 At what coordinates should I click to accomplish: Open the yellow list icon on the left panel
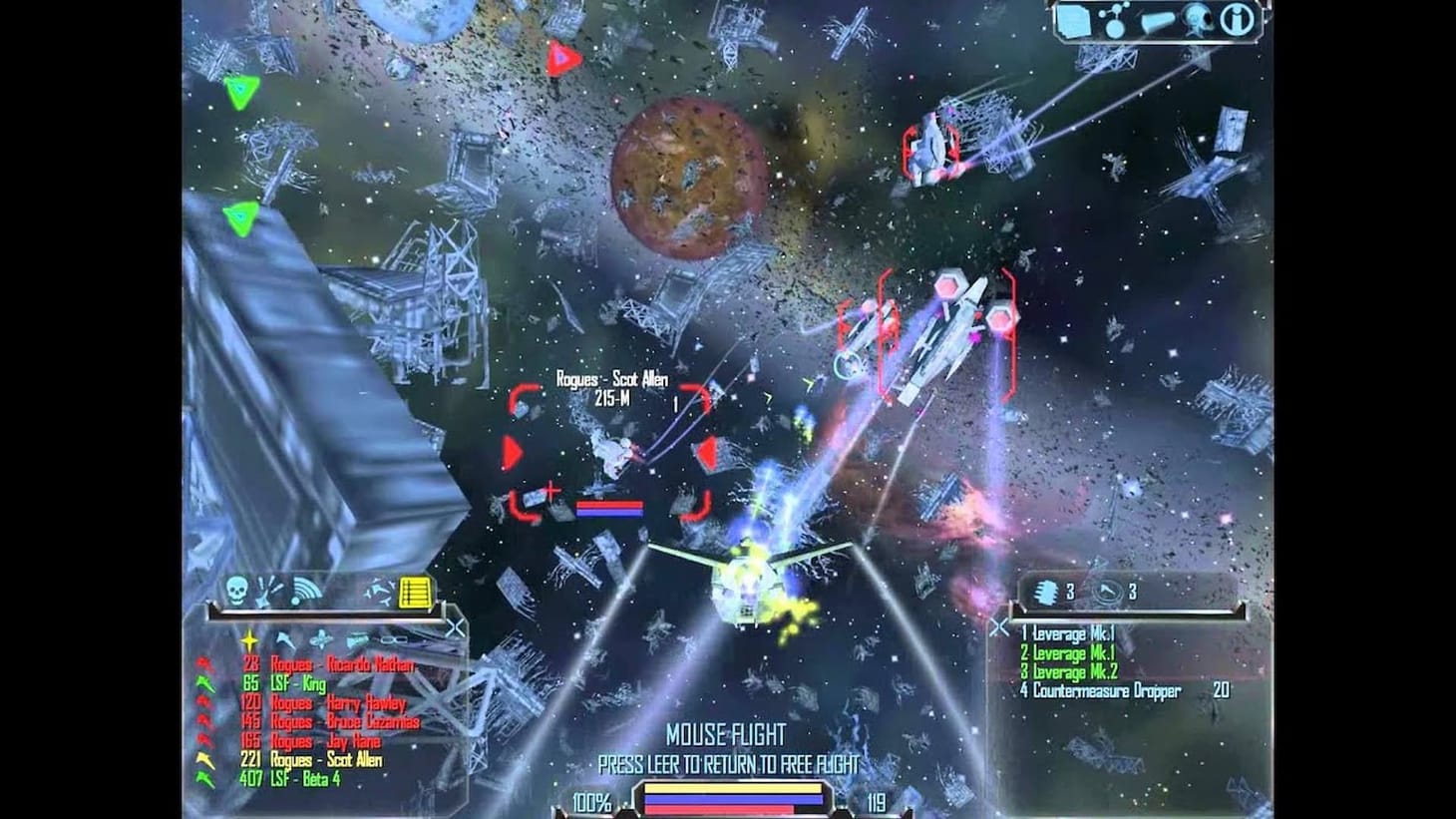[x=414, y=592]
